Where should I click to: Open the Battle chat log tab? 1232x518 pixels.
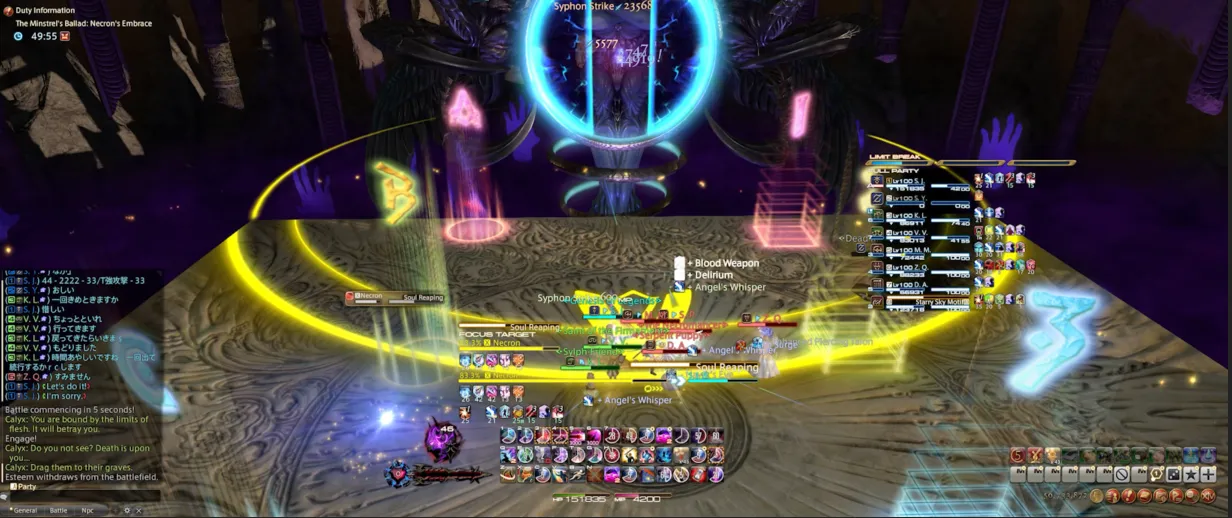[59, 510]
